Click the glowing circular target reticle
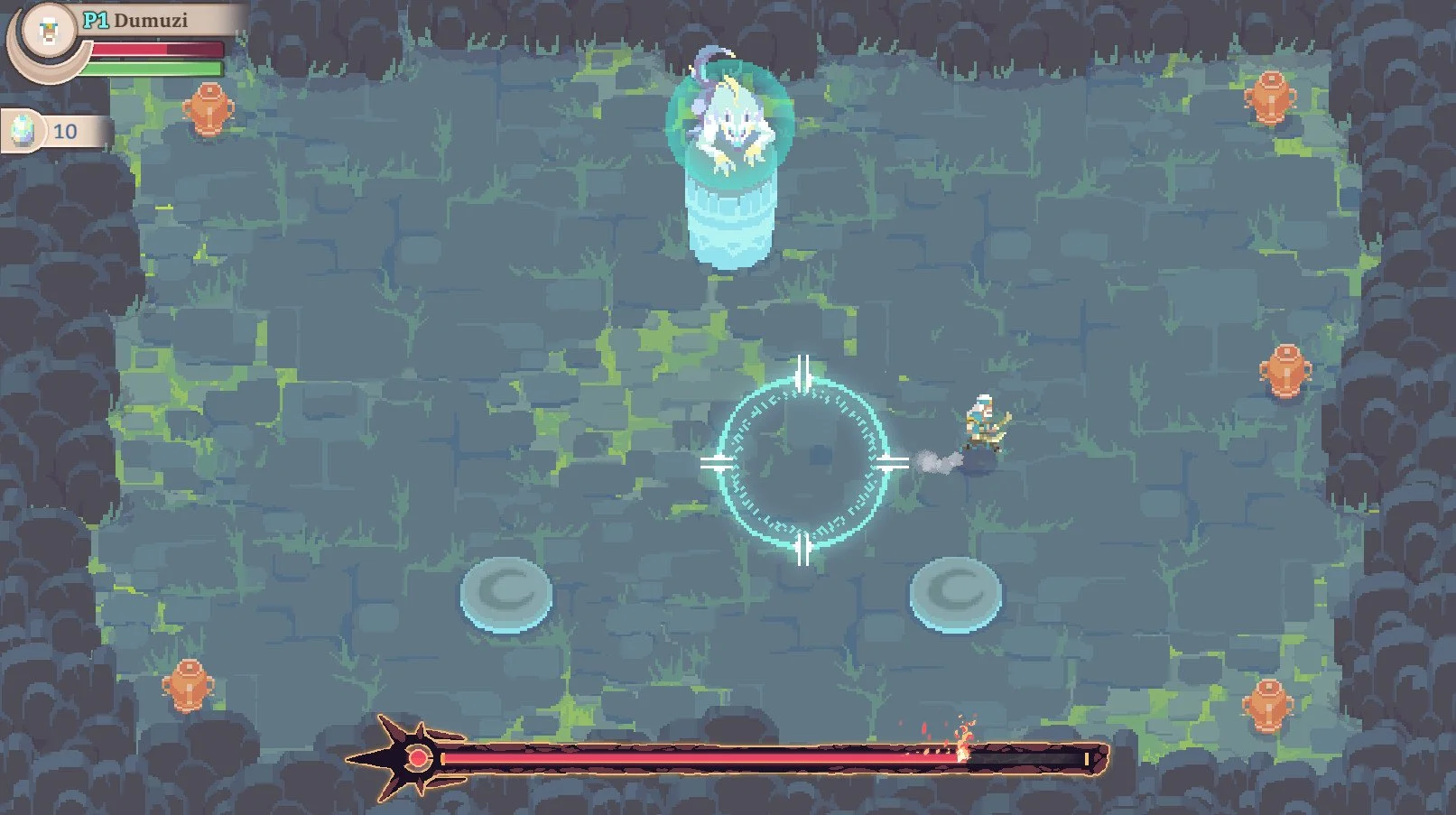1456x815 pixels. (803, 460)
